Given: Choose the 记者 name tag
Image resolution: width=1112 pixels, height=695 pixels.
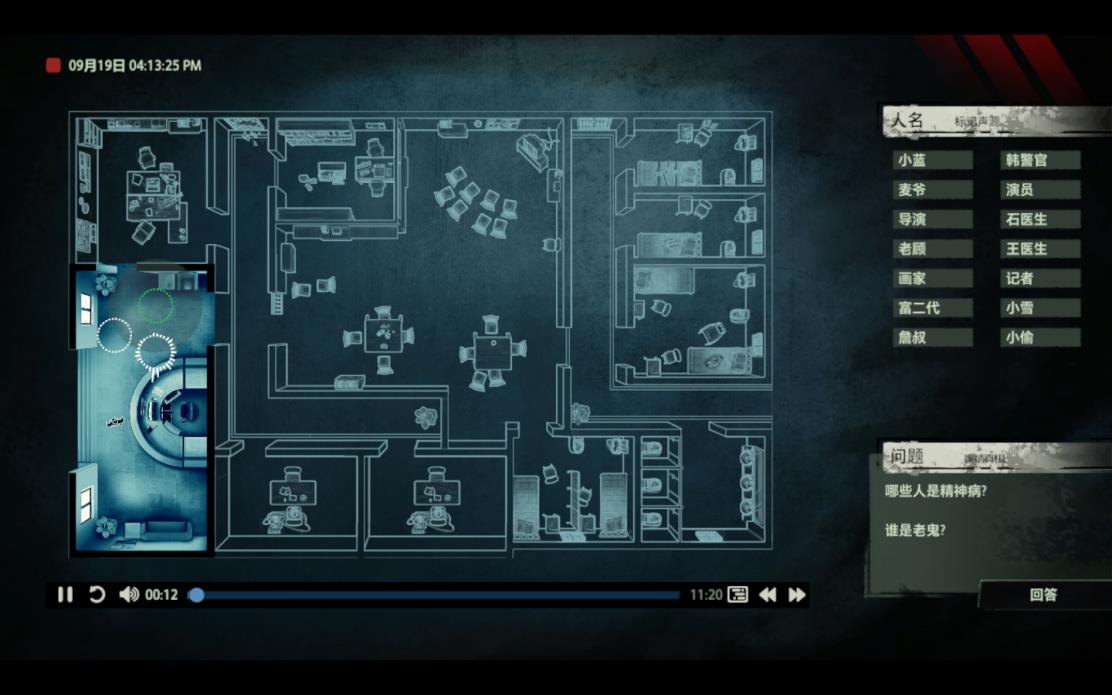Looking at the screenshot, I should tap(1040, 278).
